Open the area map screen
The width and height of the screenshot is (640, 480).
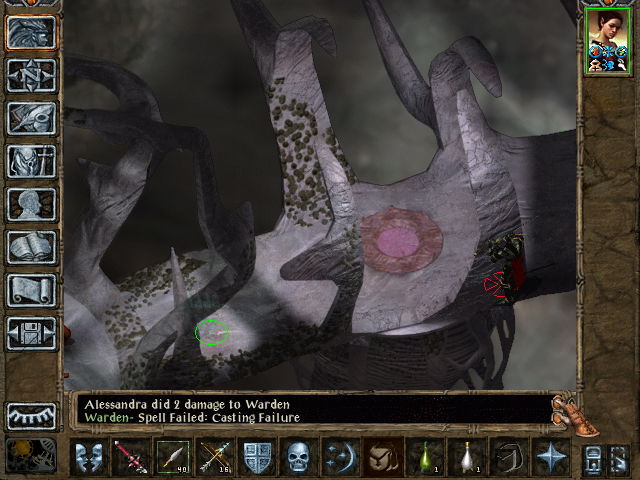point(31,75)
